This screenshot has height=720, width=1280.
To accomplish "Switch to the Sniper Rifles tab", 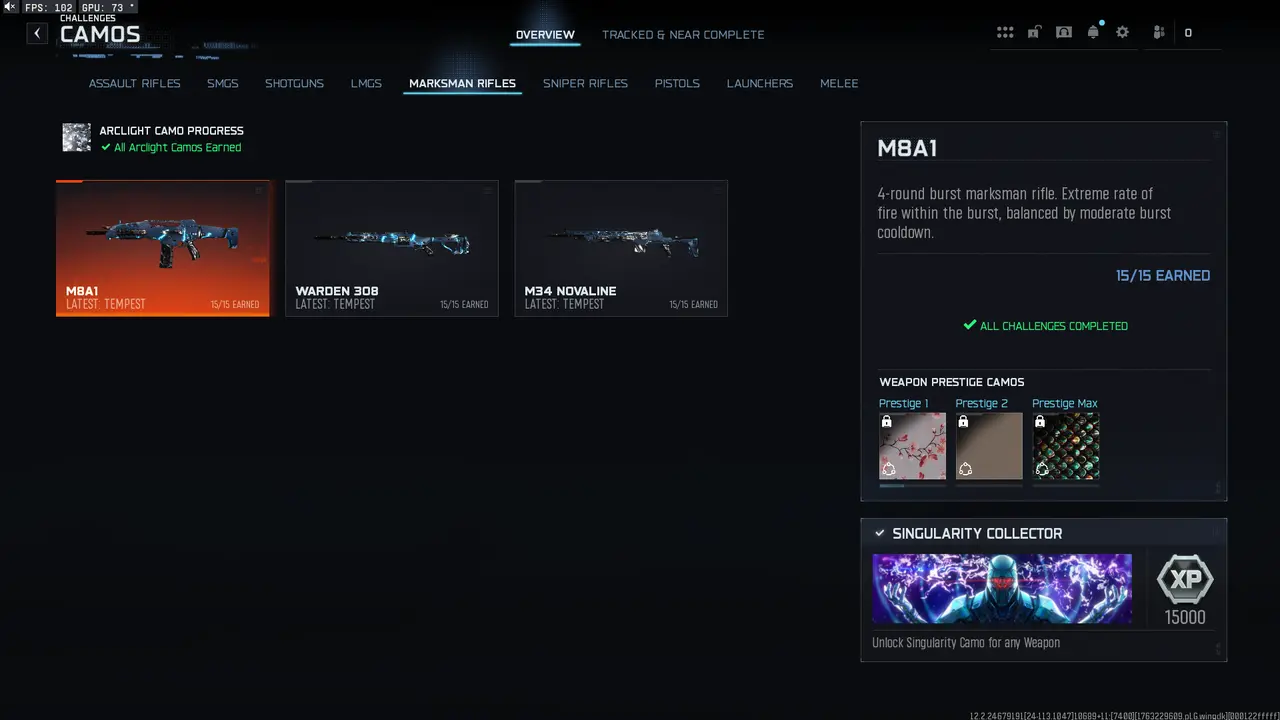I will 585,83.
